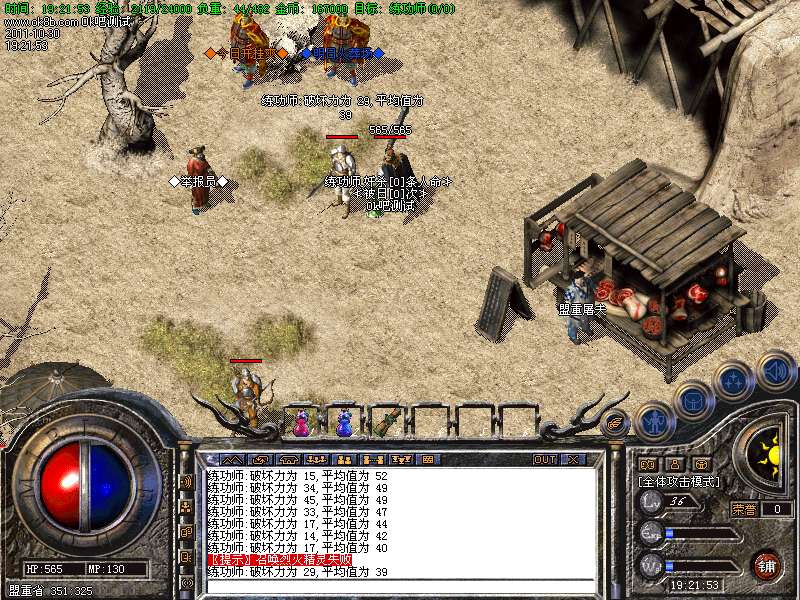Click the OUT button above chat
The height and width of the screenshot is (600, 800).
point(544,459)
